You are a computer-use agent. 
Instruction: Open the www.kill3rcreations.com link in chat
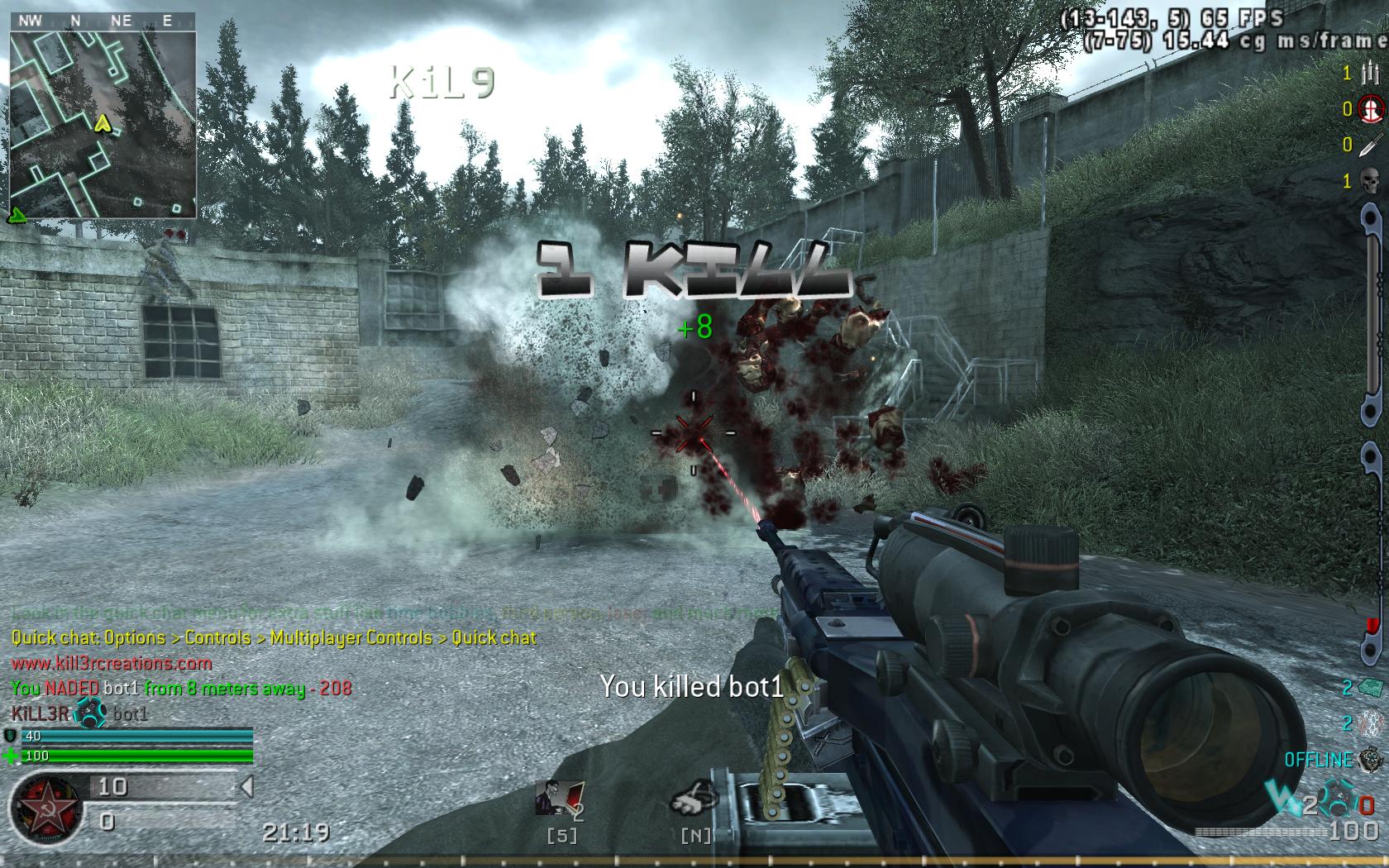click(x=112, y=663)
